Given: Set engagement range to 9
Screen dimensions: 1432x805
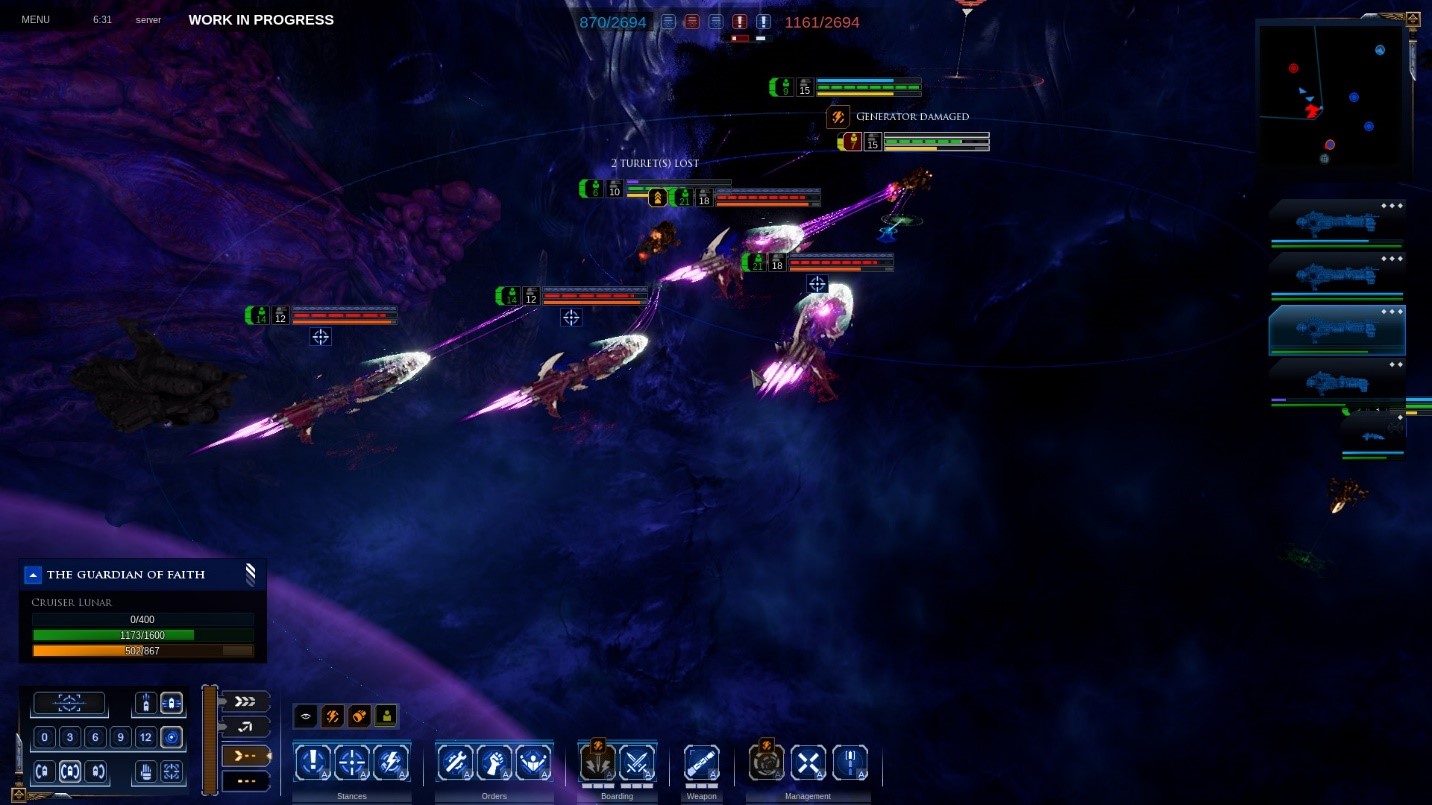Looking at the screenshot, I should point(121,738).
